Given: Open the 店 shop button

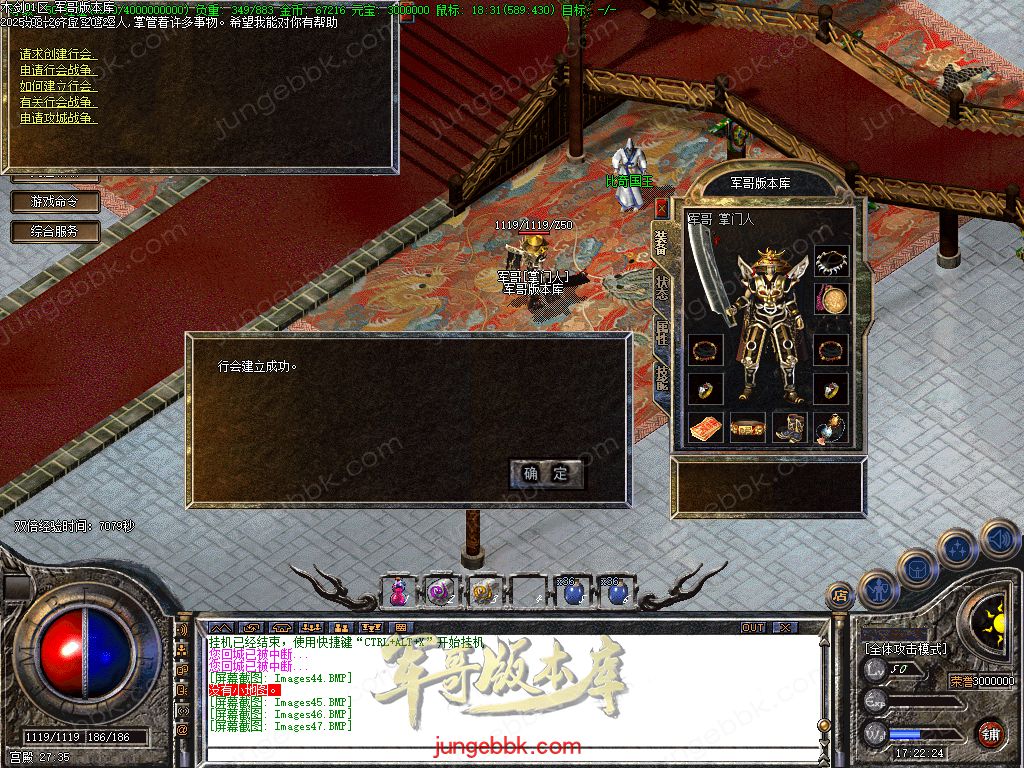Looking at the screenshot, I should tap(838, 595).
